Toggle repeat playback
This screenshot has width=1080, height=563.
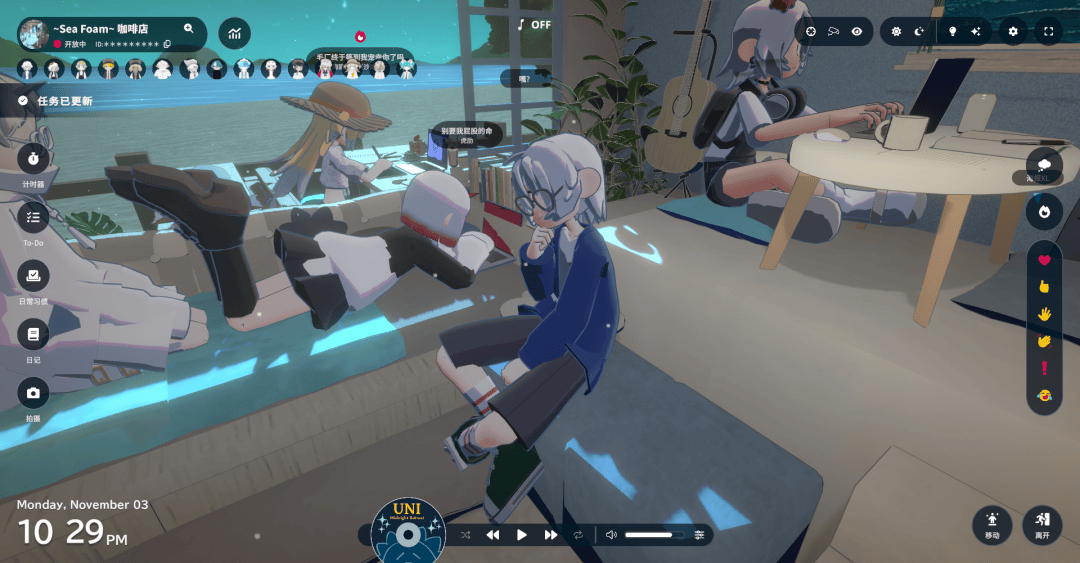point(578,535)
